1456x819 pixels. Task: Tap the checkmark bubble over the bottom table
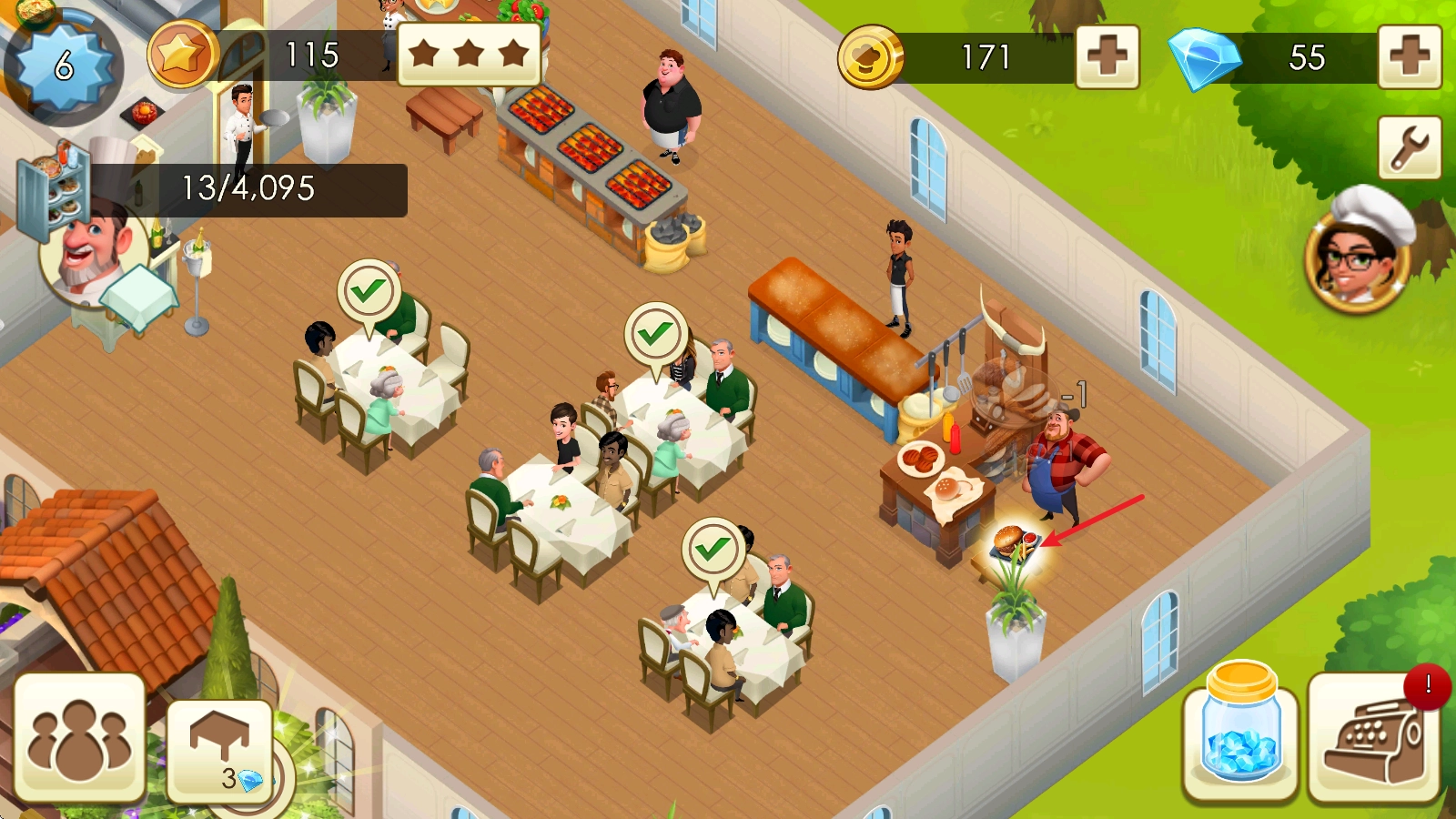(713, 550)
